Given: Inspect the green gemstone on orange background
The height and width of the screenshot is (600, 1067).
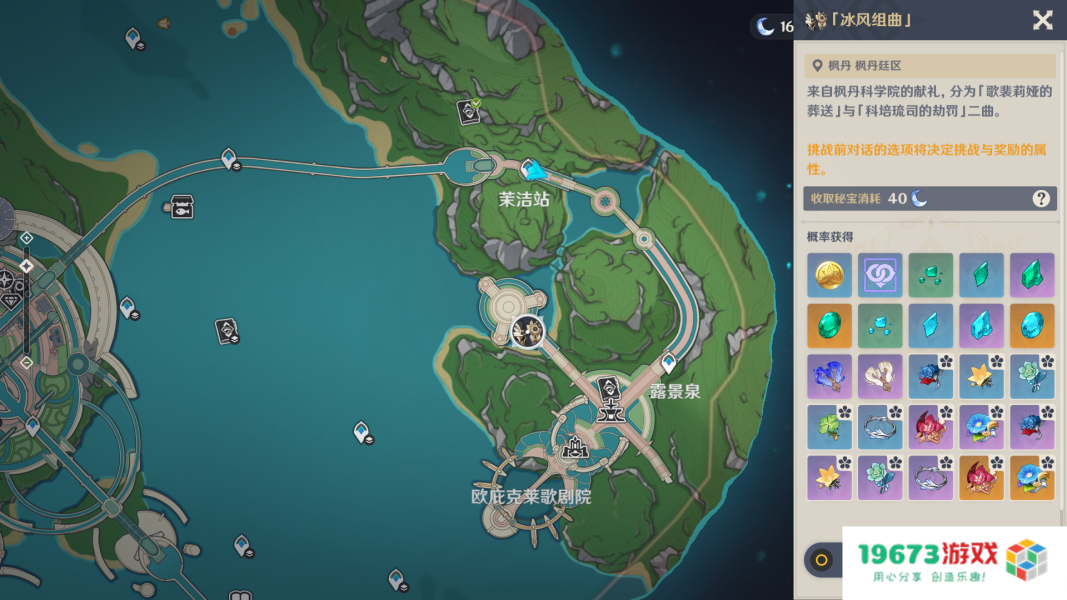Looking at the screenshot, I should pyautogui.click(x=829, y=326).
